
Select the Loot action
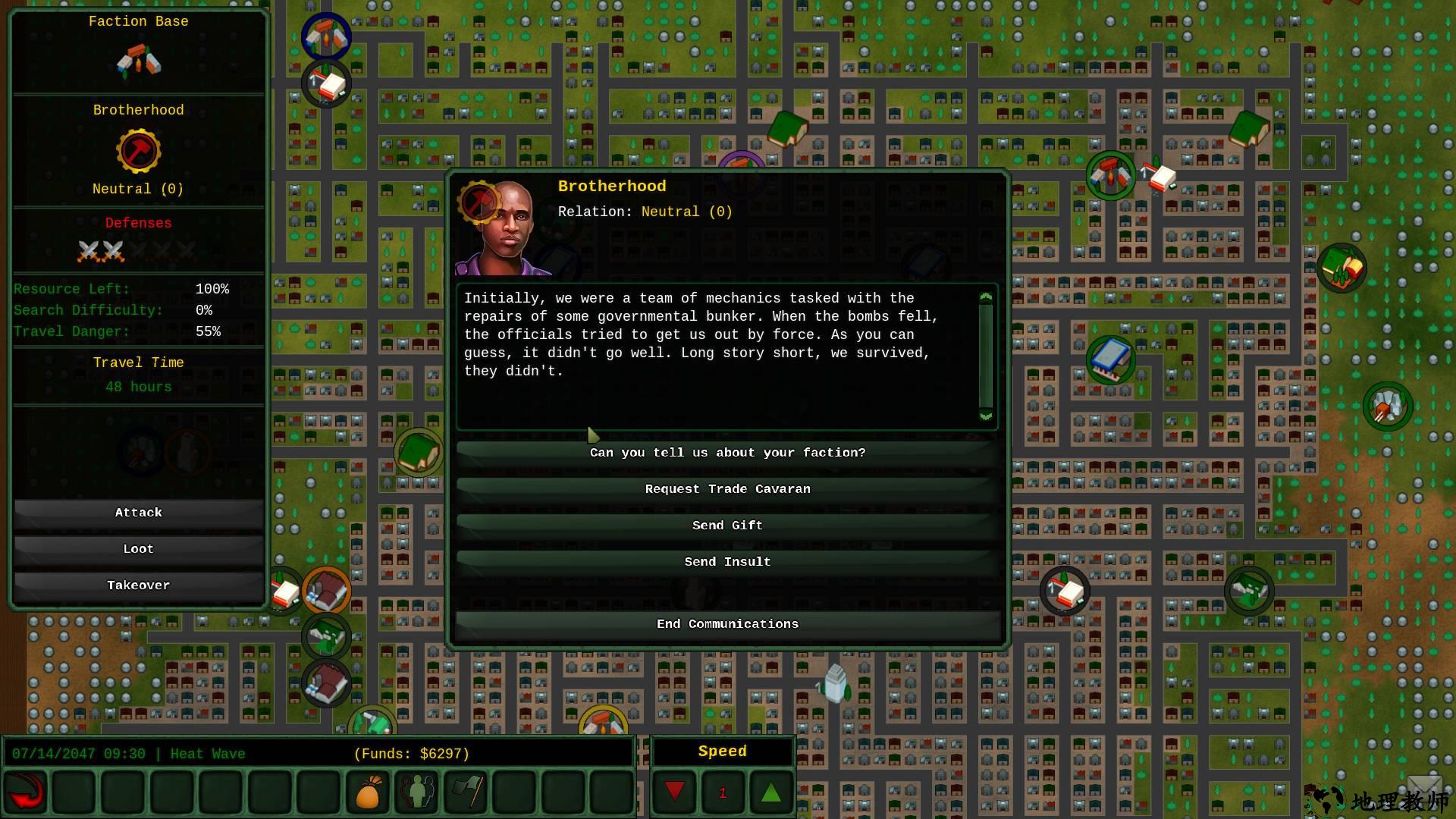pyautogui.click(x=138, y=549)
